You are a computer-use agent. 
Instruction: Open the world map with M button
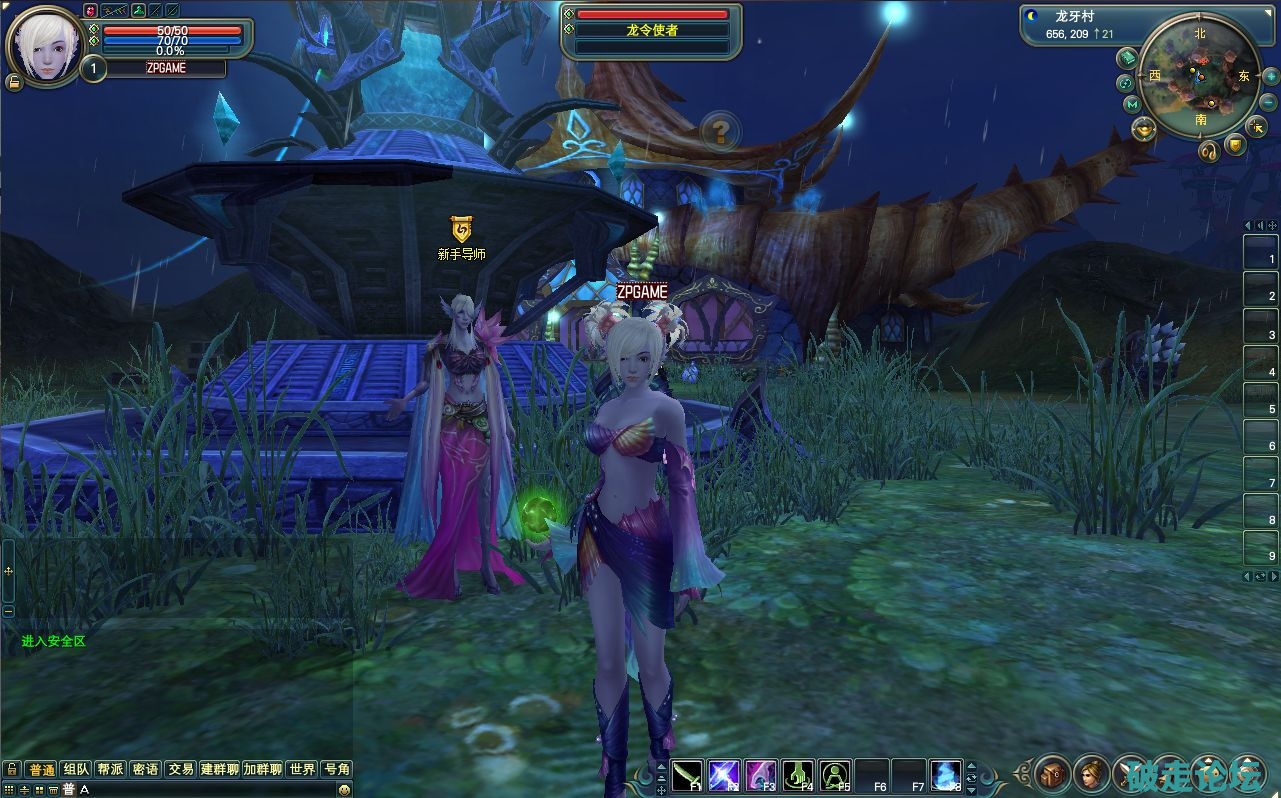click(x=1132, y=104)
